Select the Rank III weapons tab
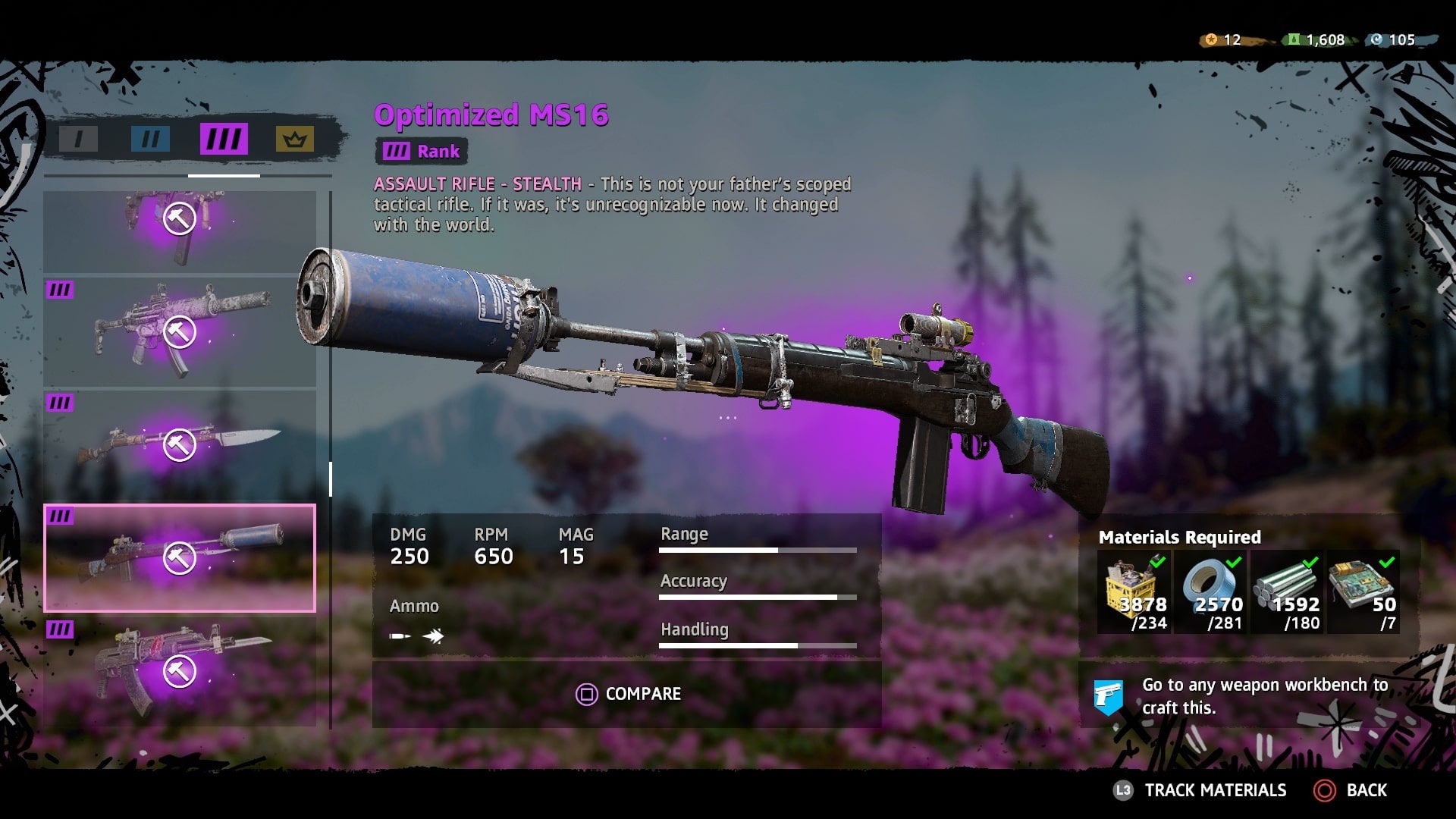1456x819 pixels. 224,140
